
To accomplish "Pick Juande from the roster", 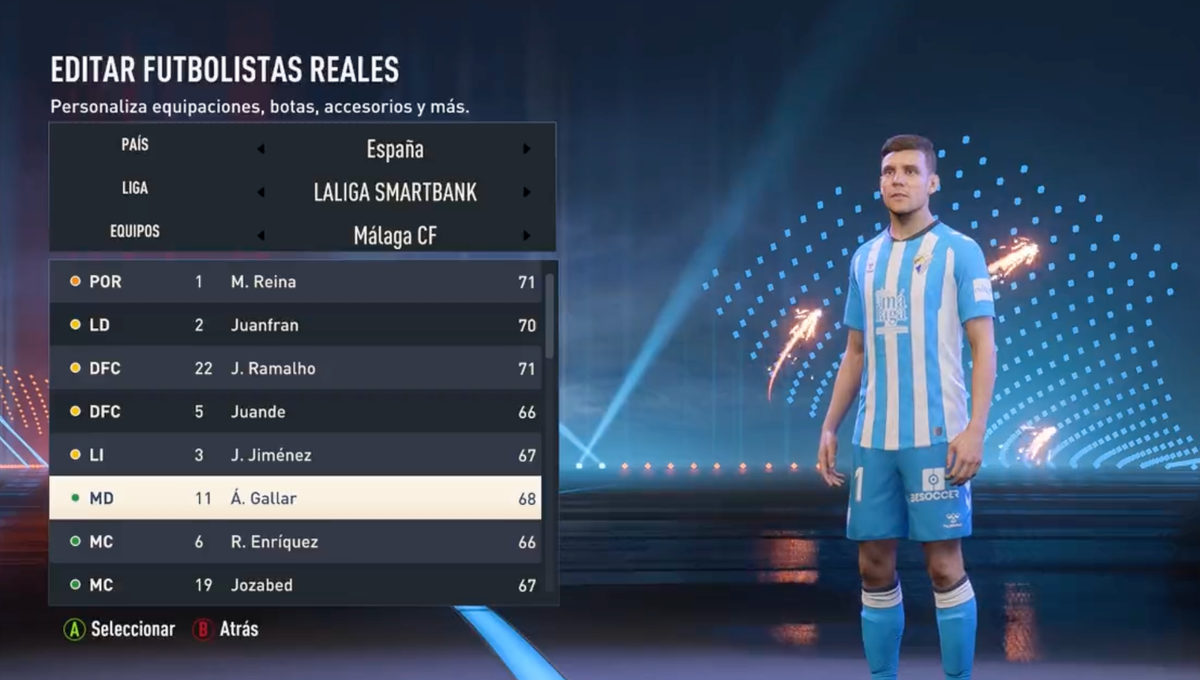I will coord(295,412).
